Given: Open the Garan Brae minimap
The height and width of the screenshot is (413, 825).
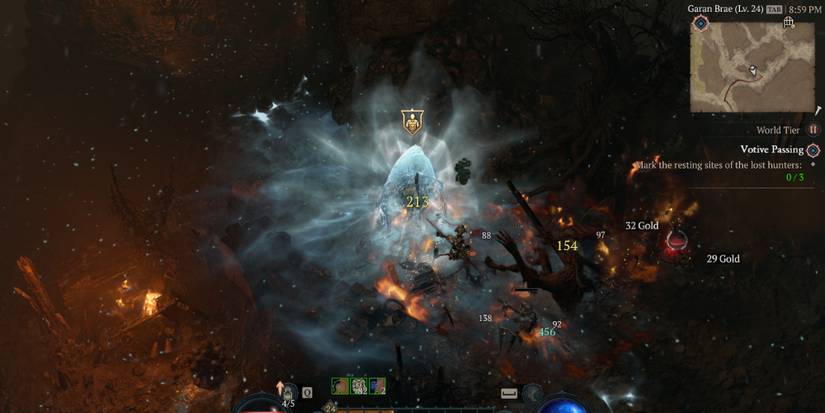Looking at the screenshot, I should tap(754, 69).
